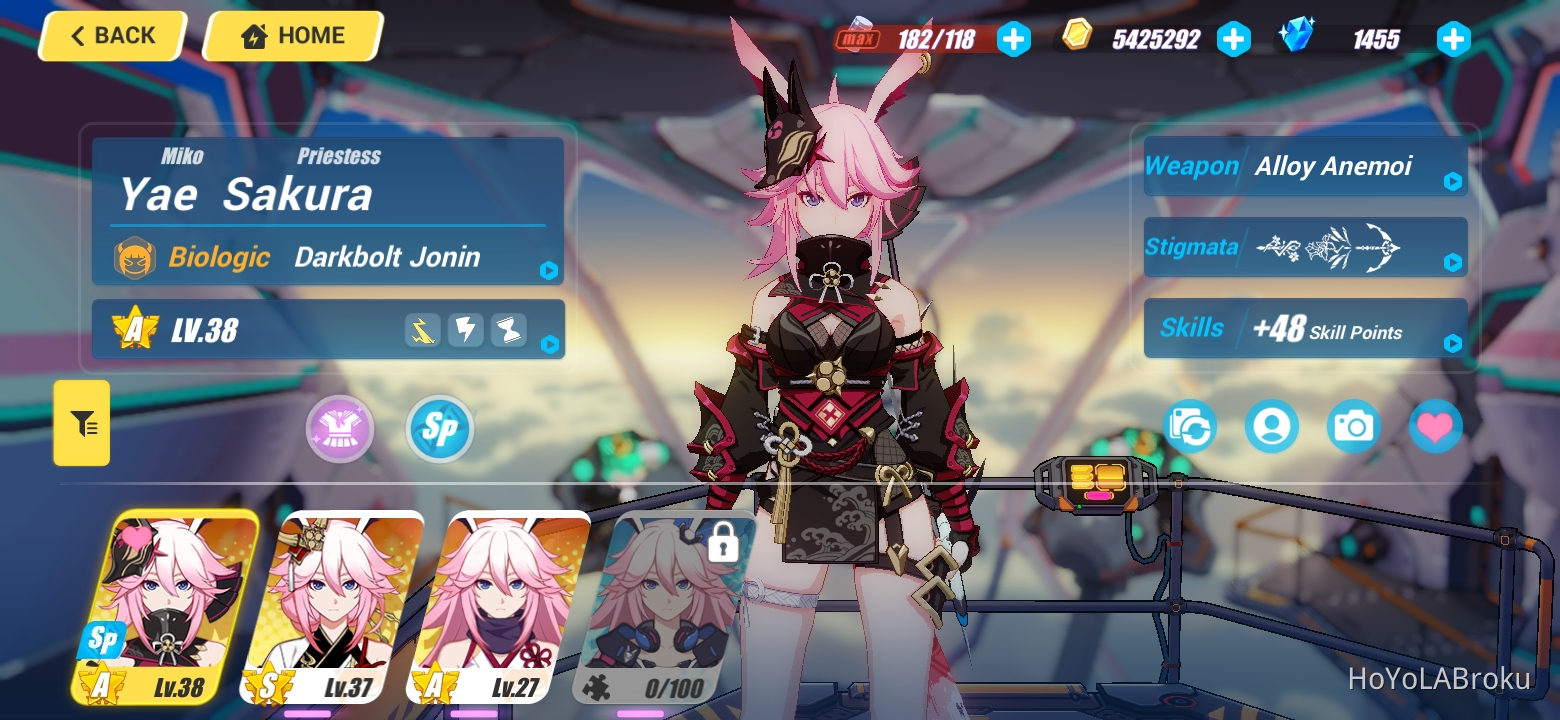
Task: Click the HOME button
Action: 291,35
